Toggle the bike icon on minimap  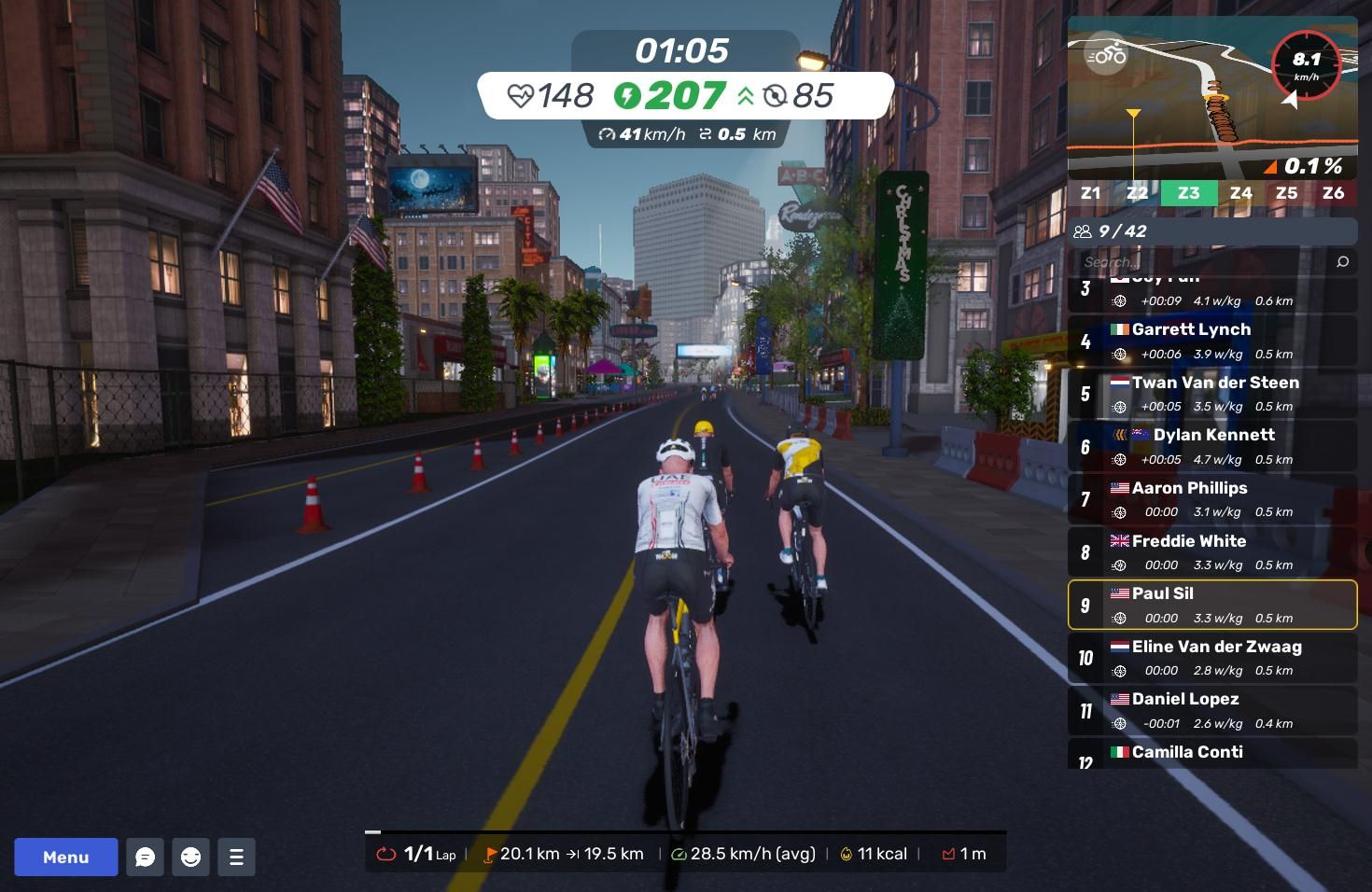1106,55
